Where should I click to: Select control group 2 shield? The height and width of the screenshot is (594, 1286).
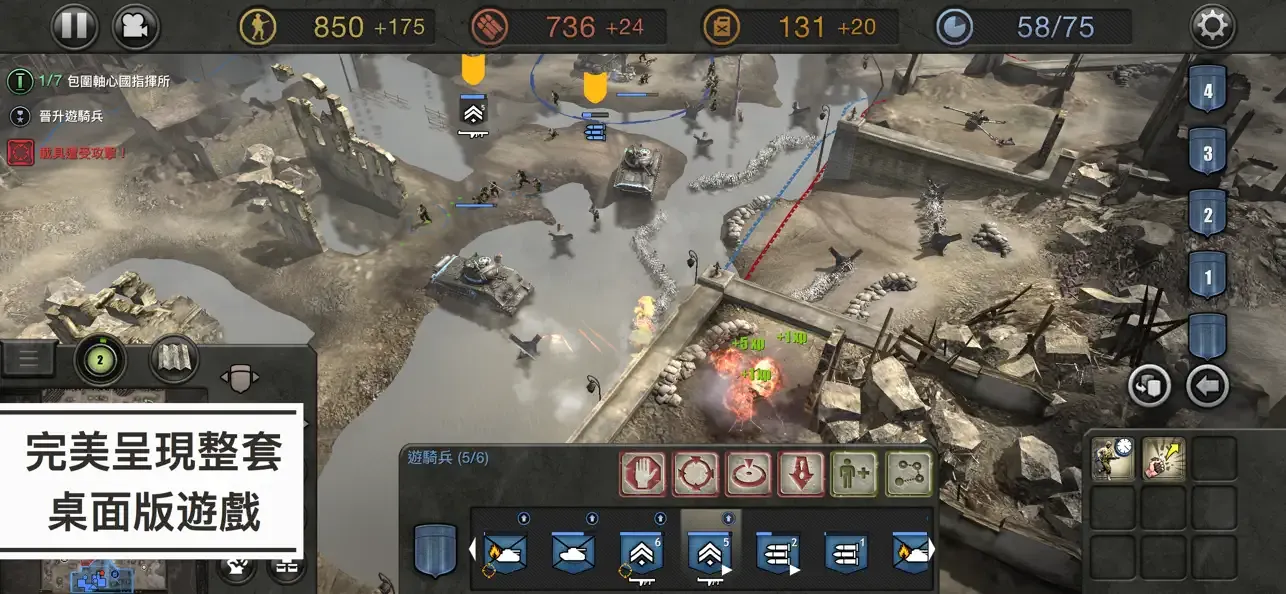pyautogui.click(x=1208, y=215)
